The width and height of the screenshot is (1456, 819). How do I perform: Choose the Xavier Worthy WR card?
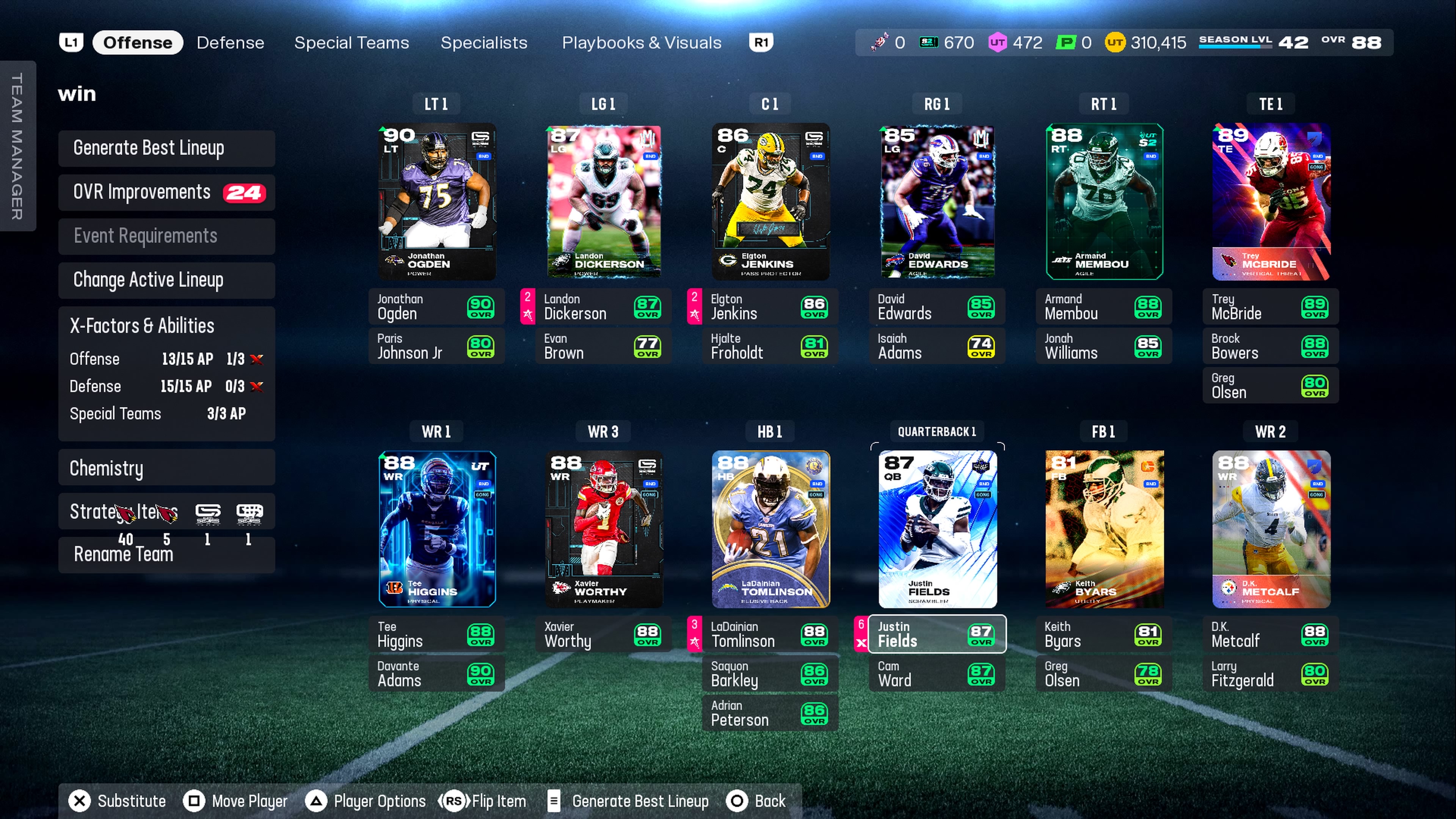click(x=603, y=529)
